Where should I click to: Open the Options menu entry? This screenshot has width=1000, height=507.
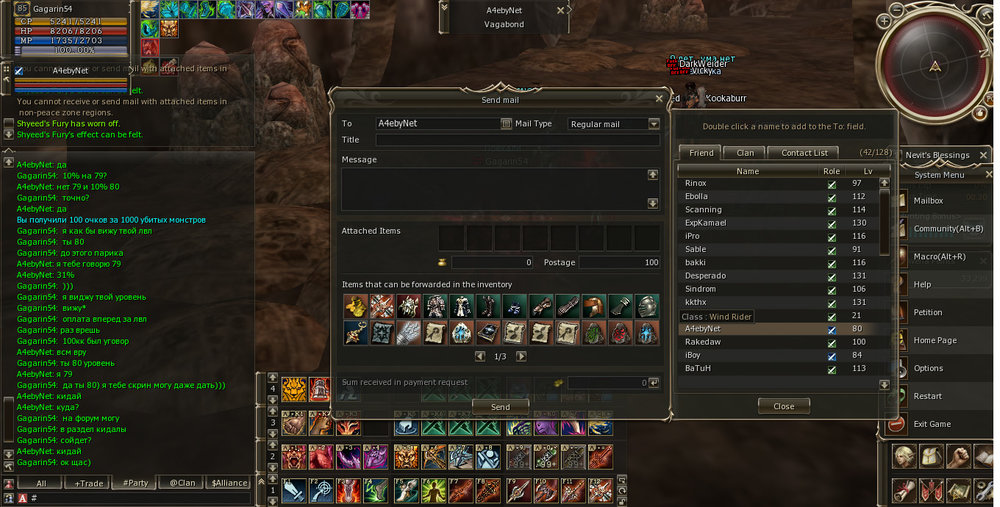point(927,369)
